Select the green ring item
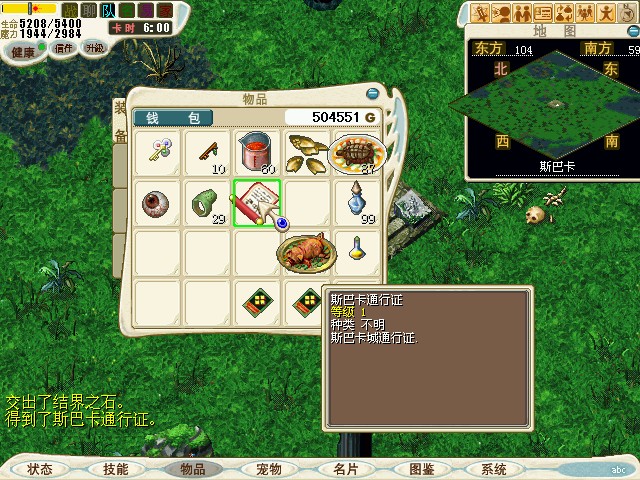The width and height of the screenshot is (640, 480). (207, 203)
